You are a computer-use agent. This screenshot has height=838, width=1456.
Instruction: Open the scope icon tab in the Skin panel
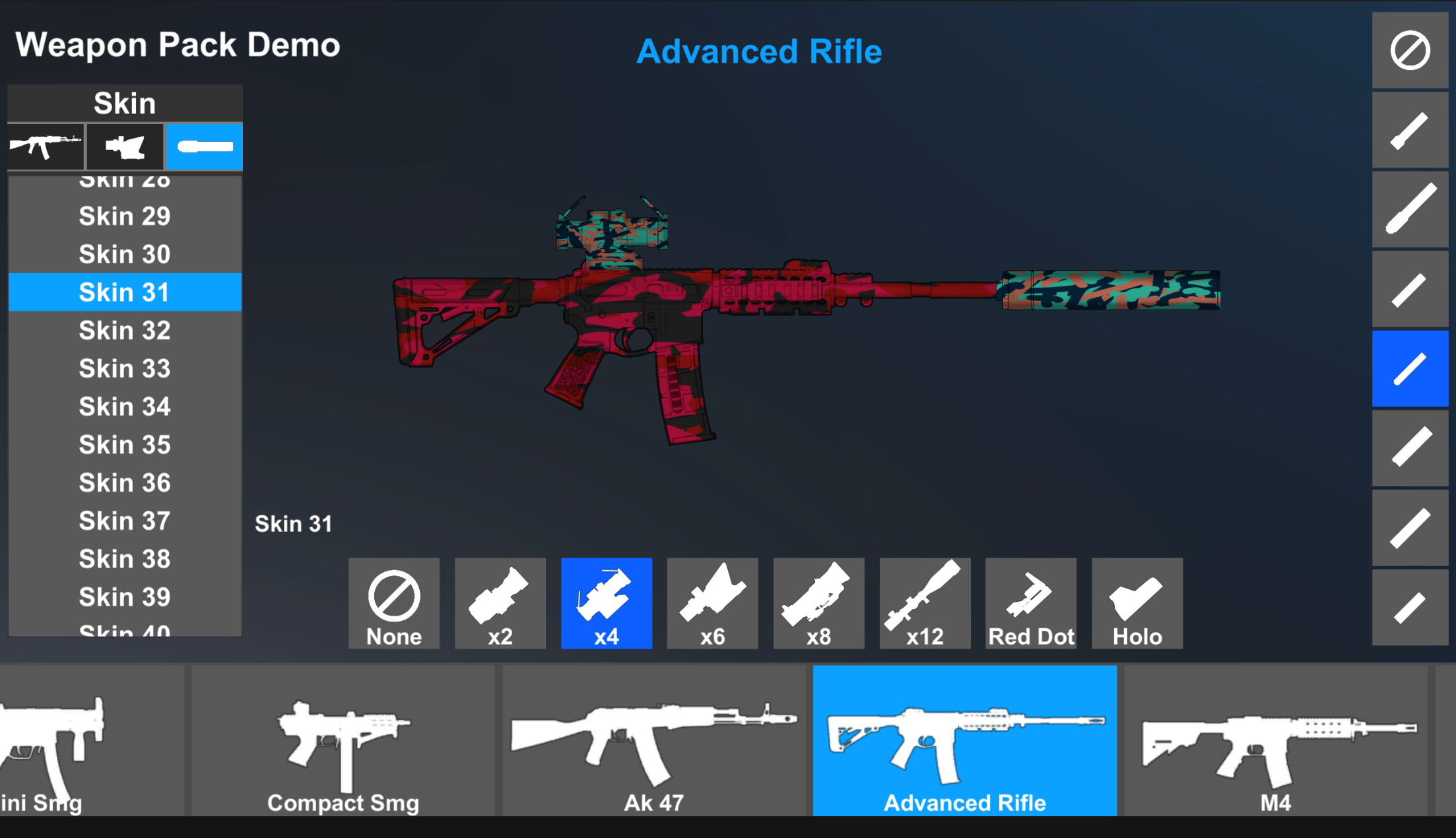tap(125, 146)
